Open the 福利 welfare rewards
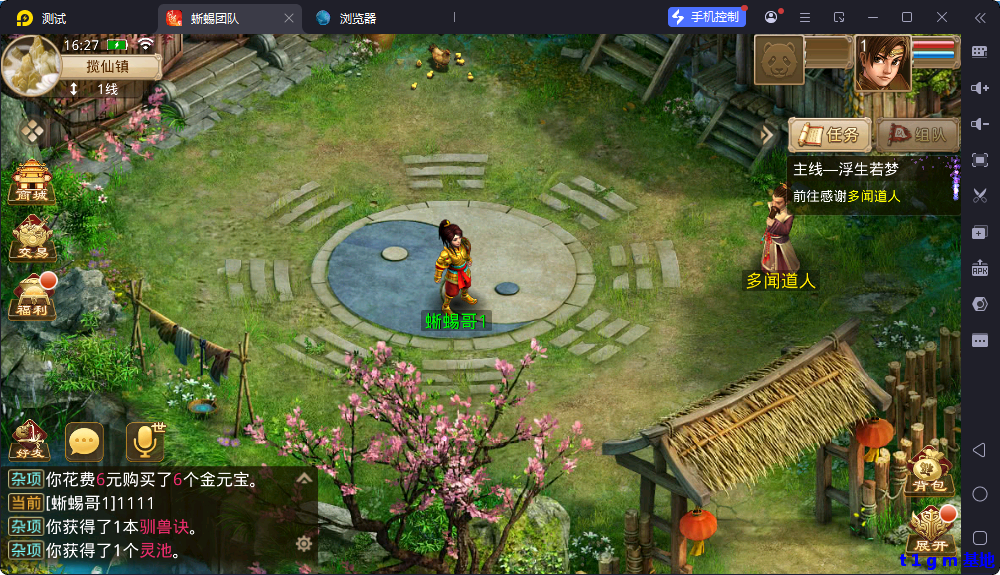Screen dimensions: 1000x575 32,298
